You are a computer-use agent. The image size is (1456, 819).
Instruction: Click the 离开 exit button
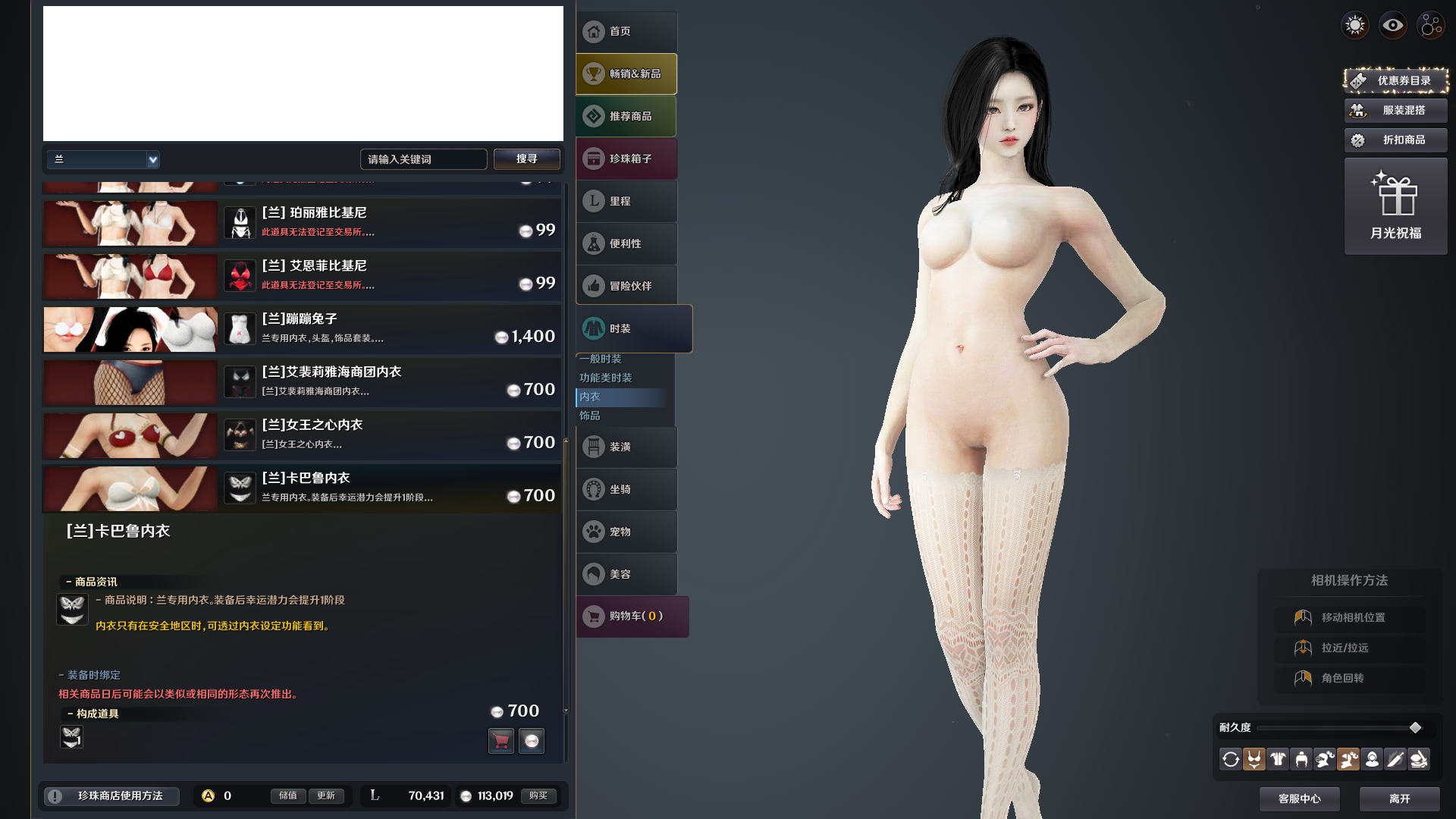click(1399, 799)
